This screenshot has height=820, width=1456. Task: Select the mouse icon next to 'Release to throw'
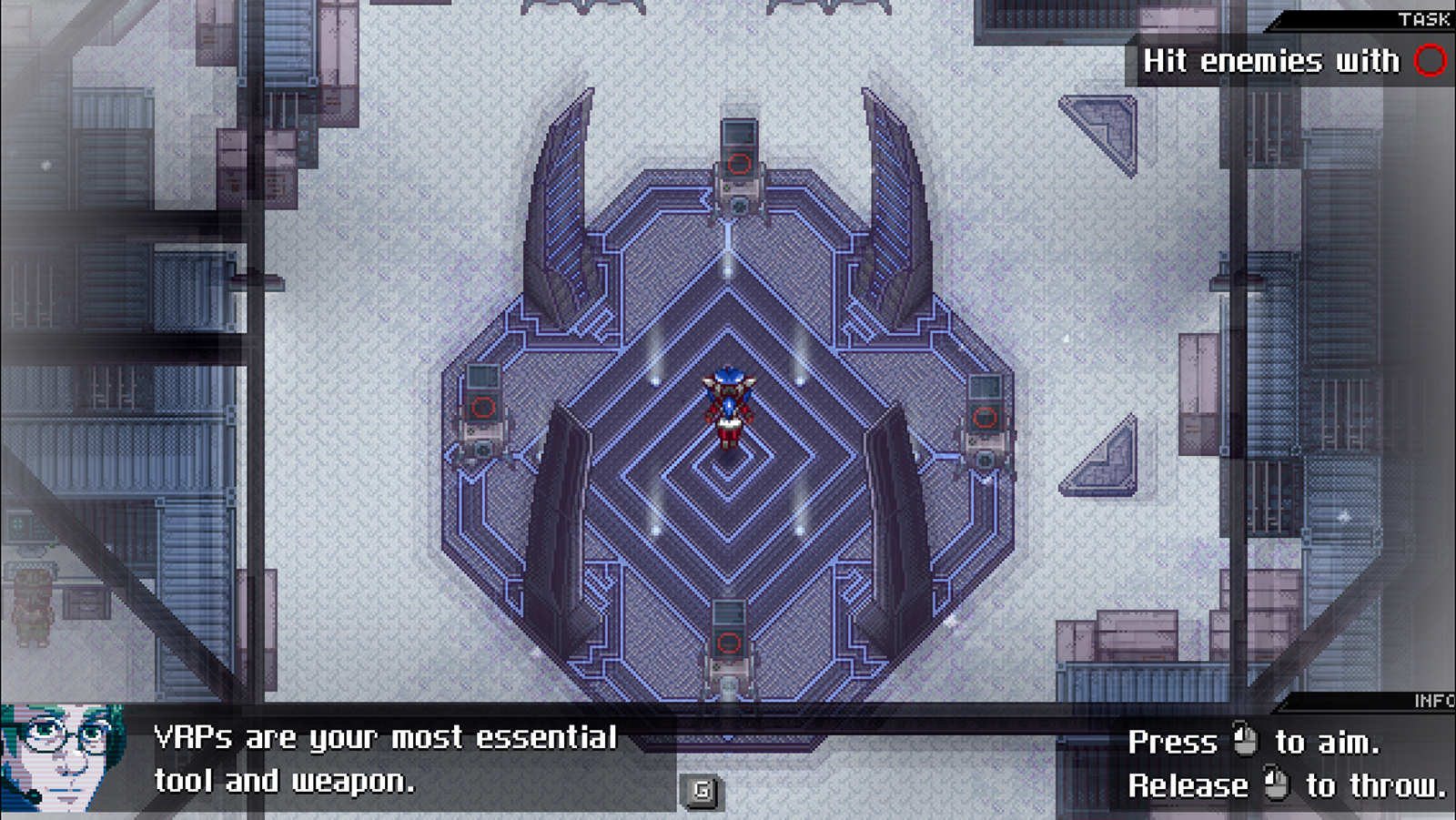[x=1278, y=783]
